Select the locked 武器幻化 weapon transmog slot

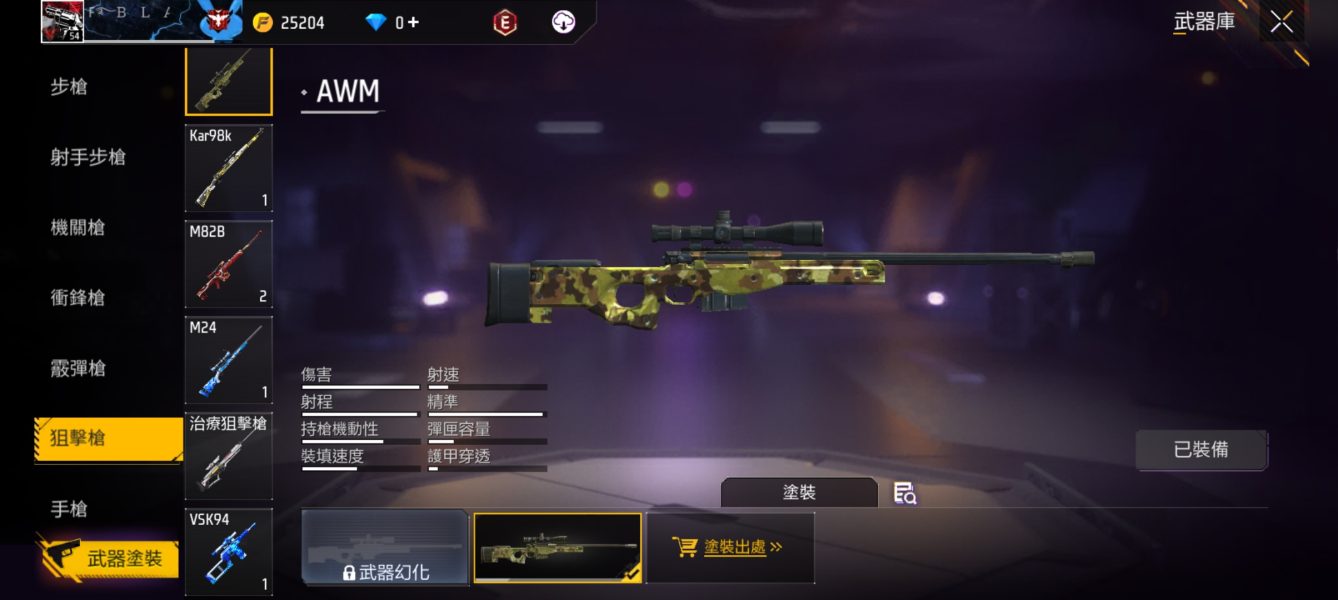point(385,547)
